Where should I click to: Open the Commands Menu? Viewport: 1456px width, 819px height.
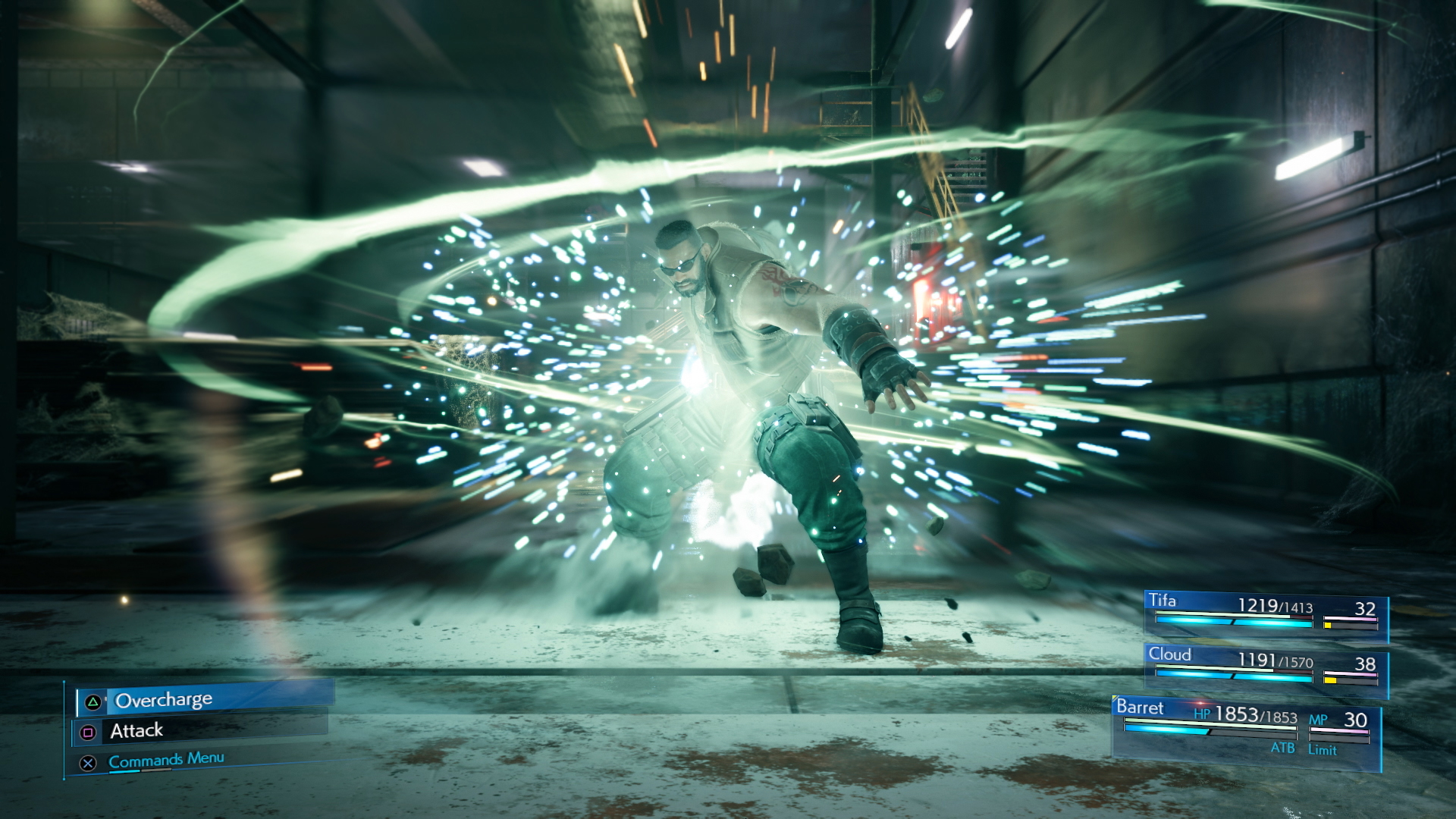[166, 761]
